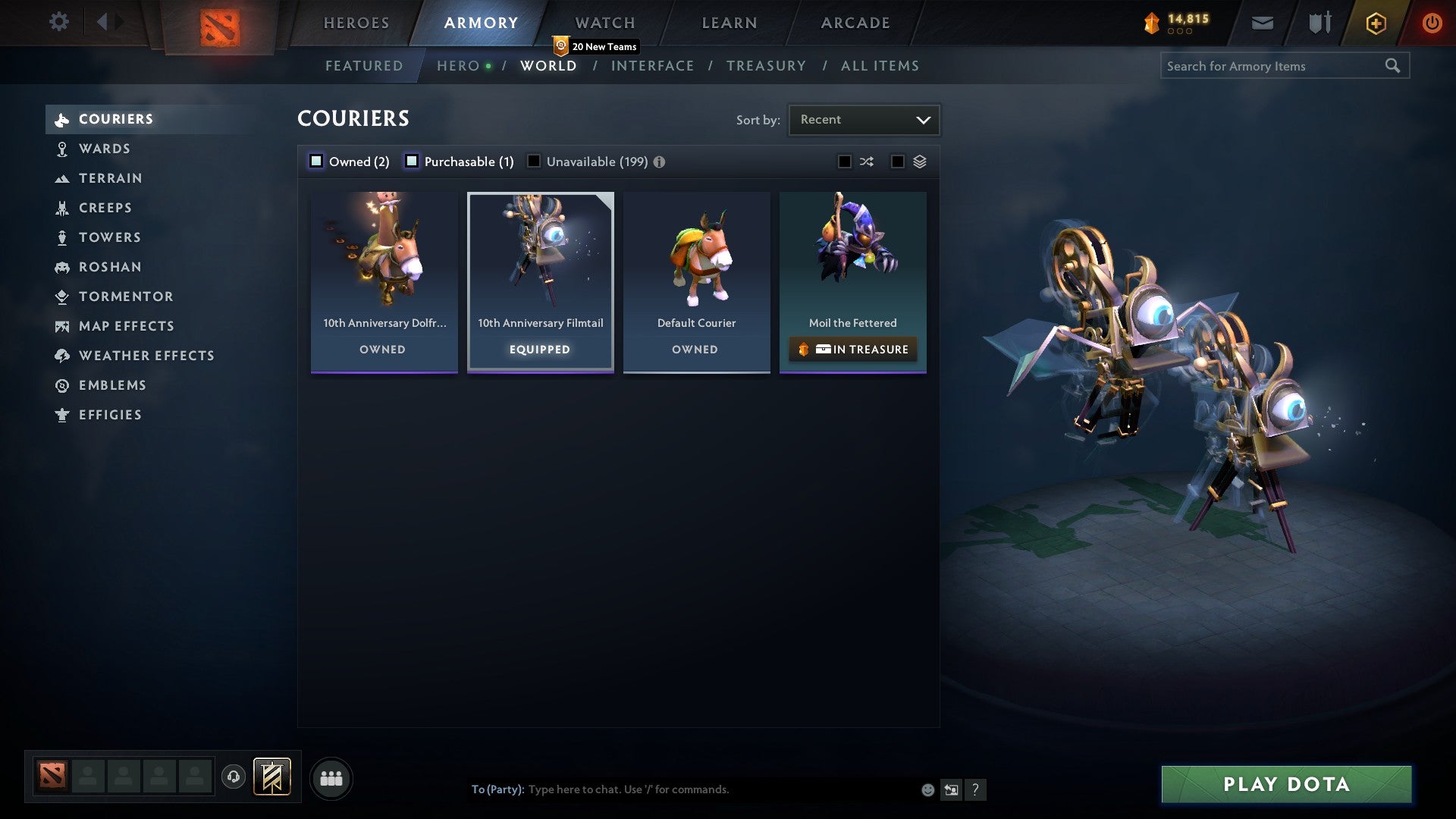This screenshot has height=819, width=1456.
Task: Toggle the Owned (2) filter checkbox
Action: [x=315, y=162]
